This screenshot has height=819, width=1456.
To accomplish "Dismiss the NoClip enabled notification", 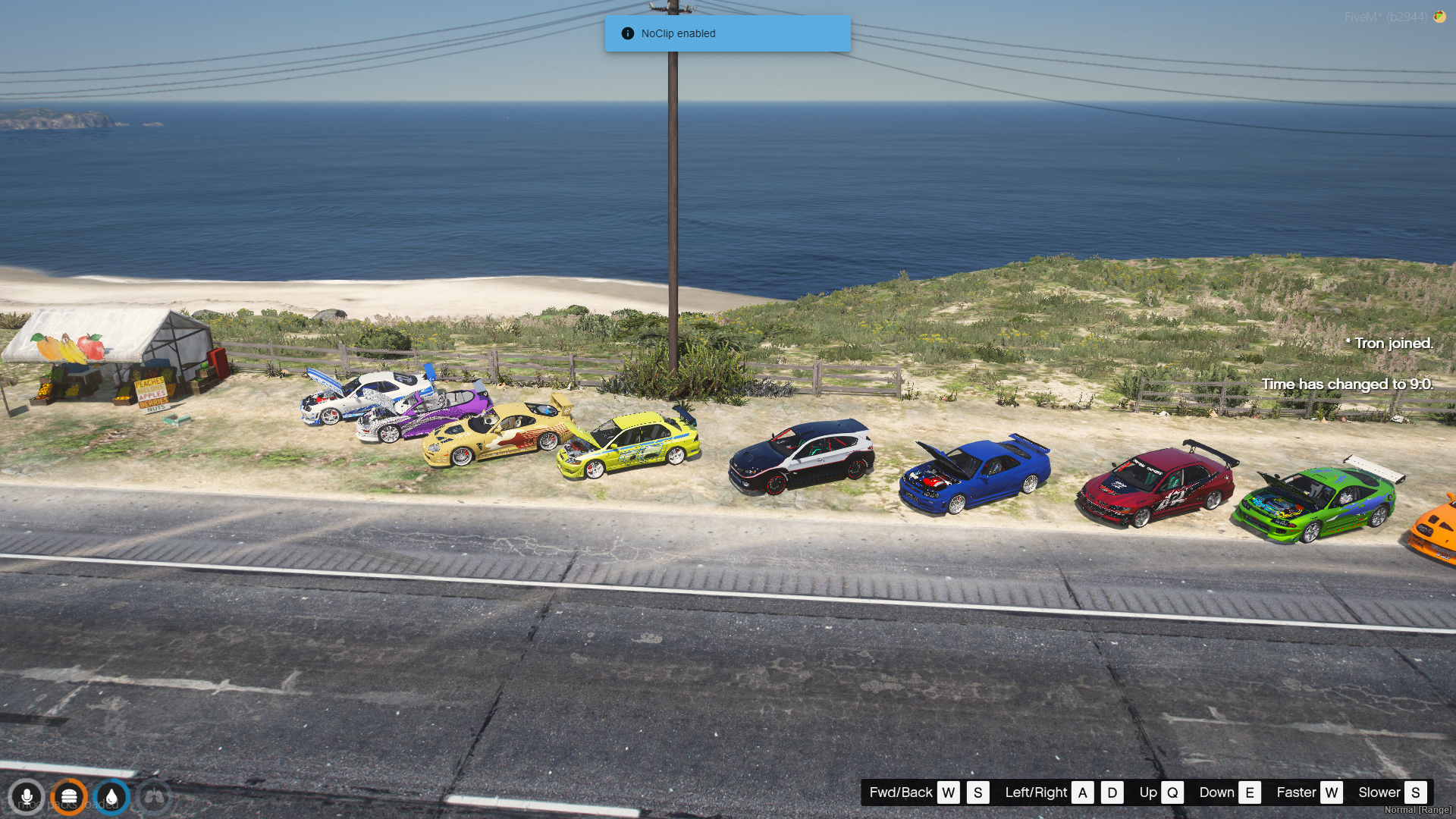I will 727,33.
